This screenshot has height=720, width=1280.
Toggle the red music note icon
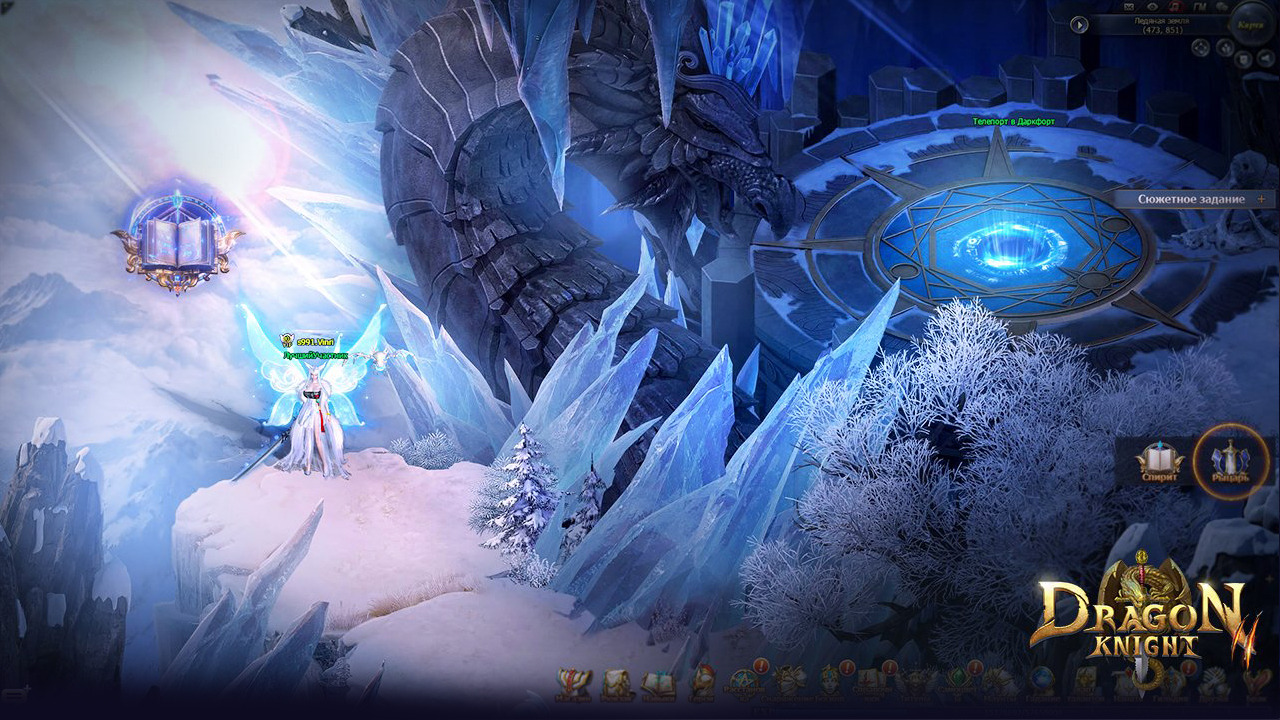[x=1173, y=6]
